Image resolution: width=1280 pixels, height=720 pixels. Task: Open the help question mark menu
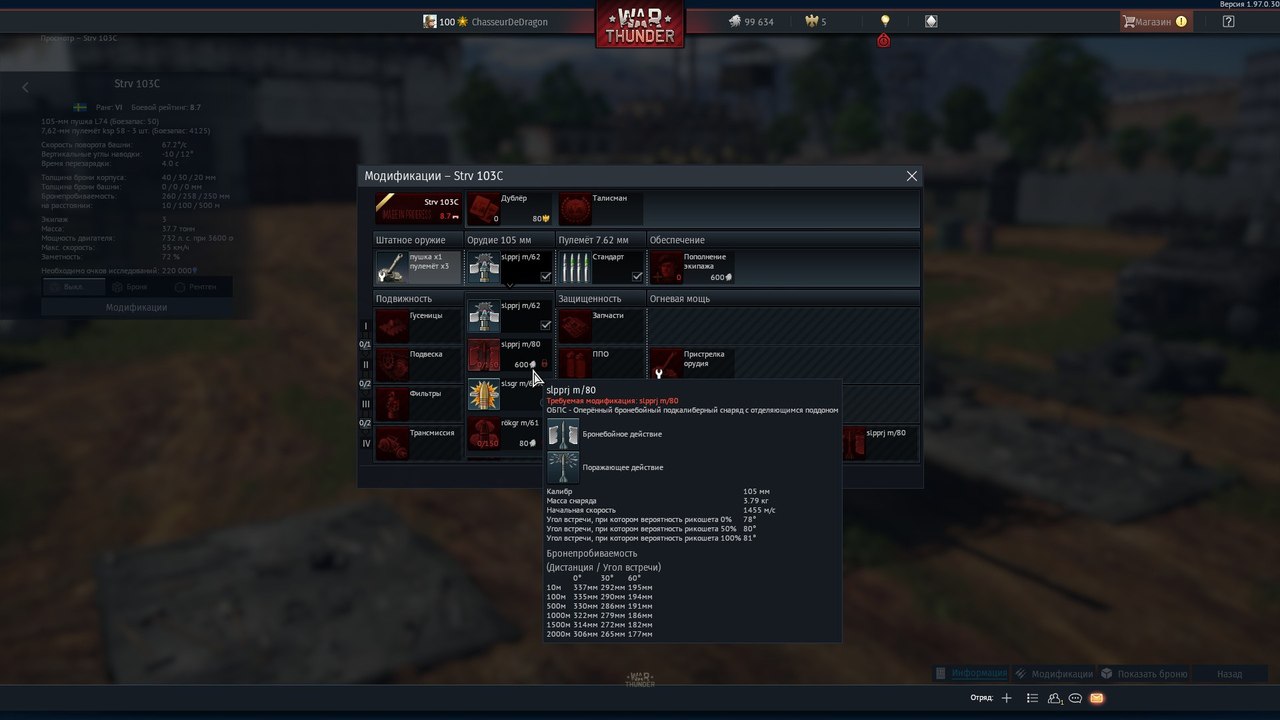pyautogui.click(x=1229, y=21)
